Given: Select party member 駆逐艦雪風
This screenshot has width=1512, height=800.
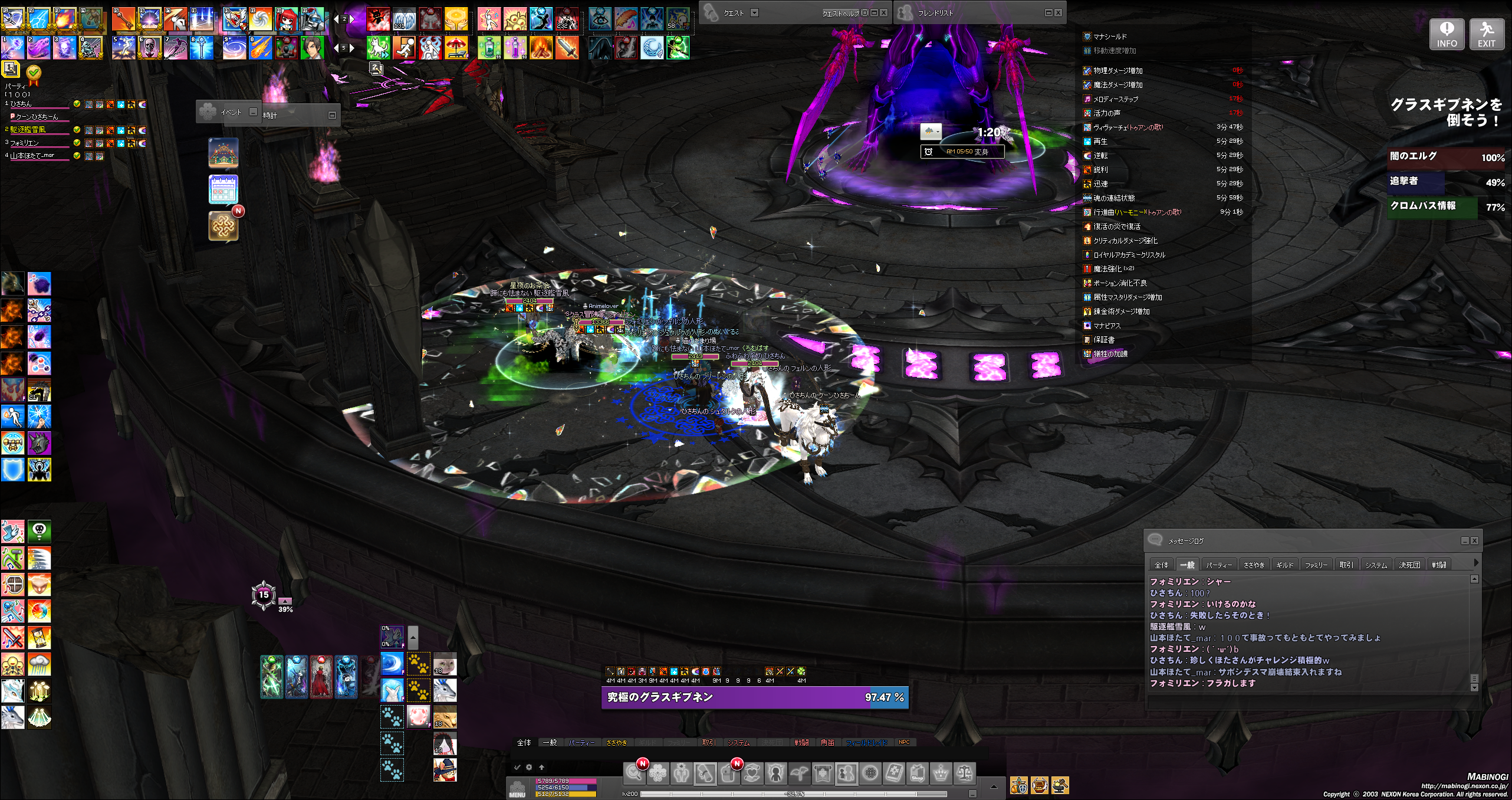Looking at the screenshot, I should click(28, 129).
